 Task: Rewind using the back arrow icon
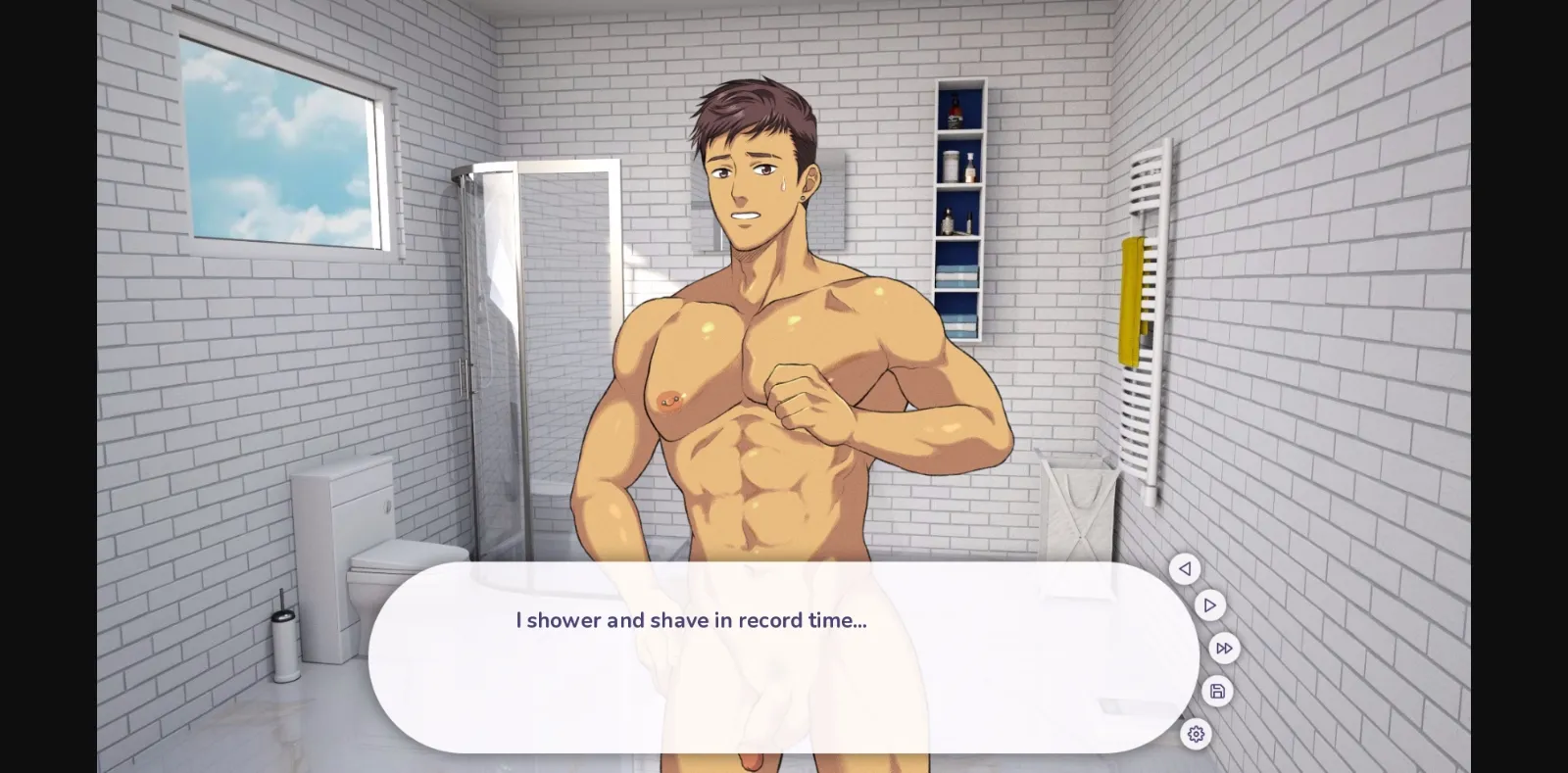[1186, 569]
